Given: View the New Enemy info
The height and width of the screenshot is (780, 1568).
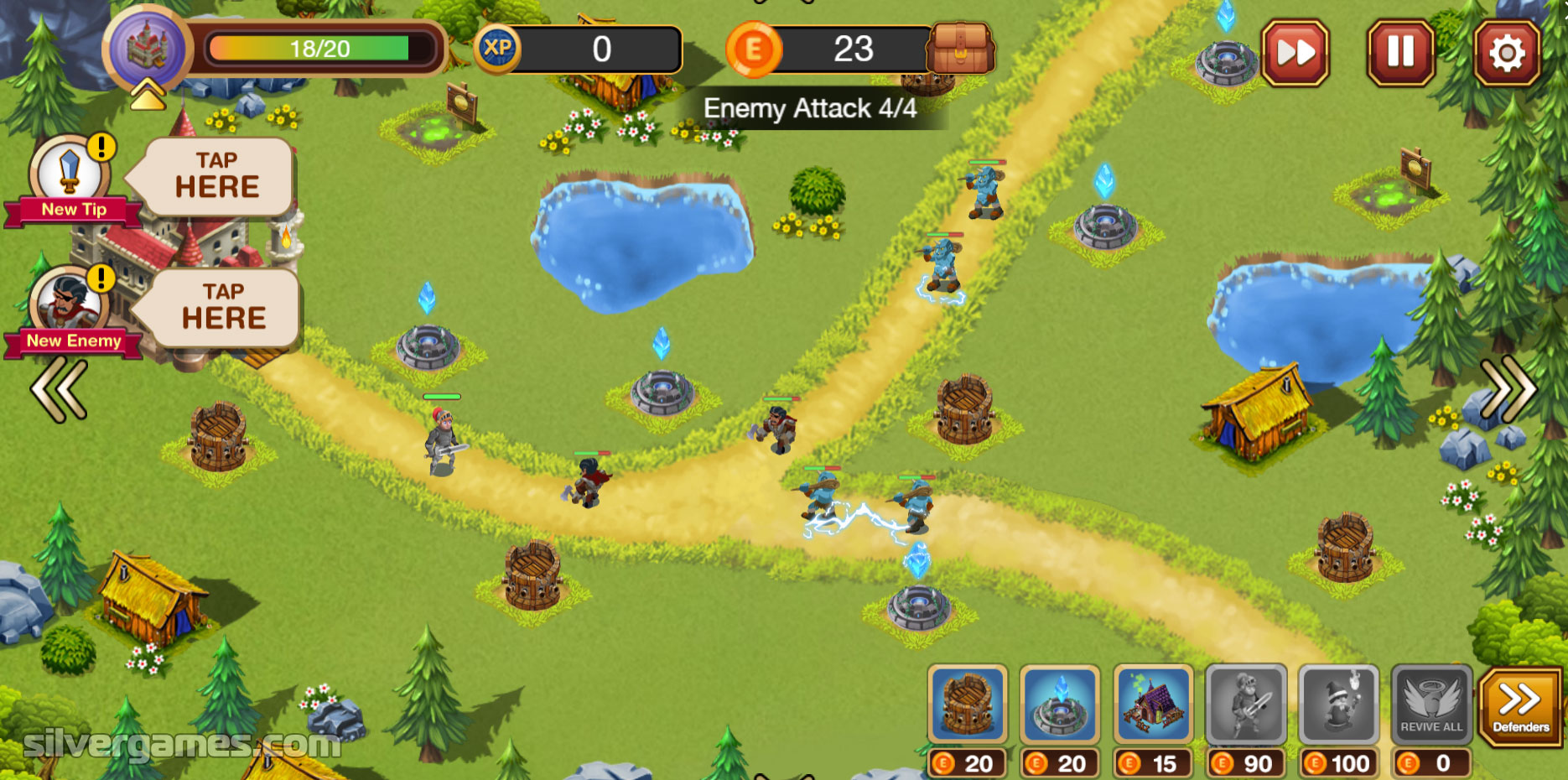Looking at the screenshot, I should click(x=71, y=308).
